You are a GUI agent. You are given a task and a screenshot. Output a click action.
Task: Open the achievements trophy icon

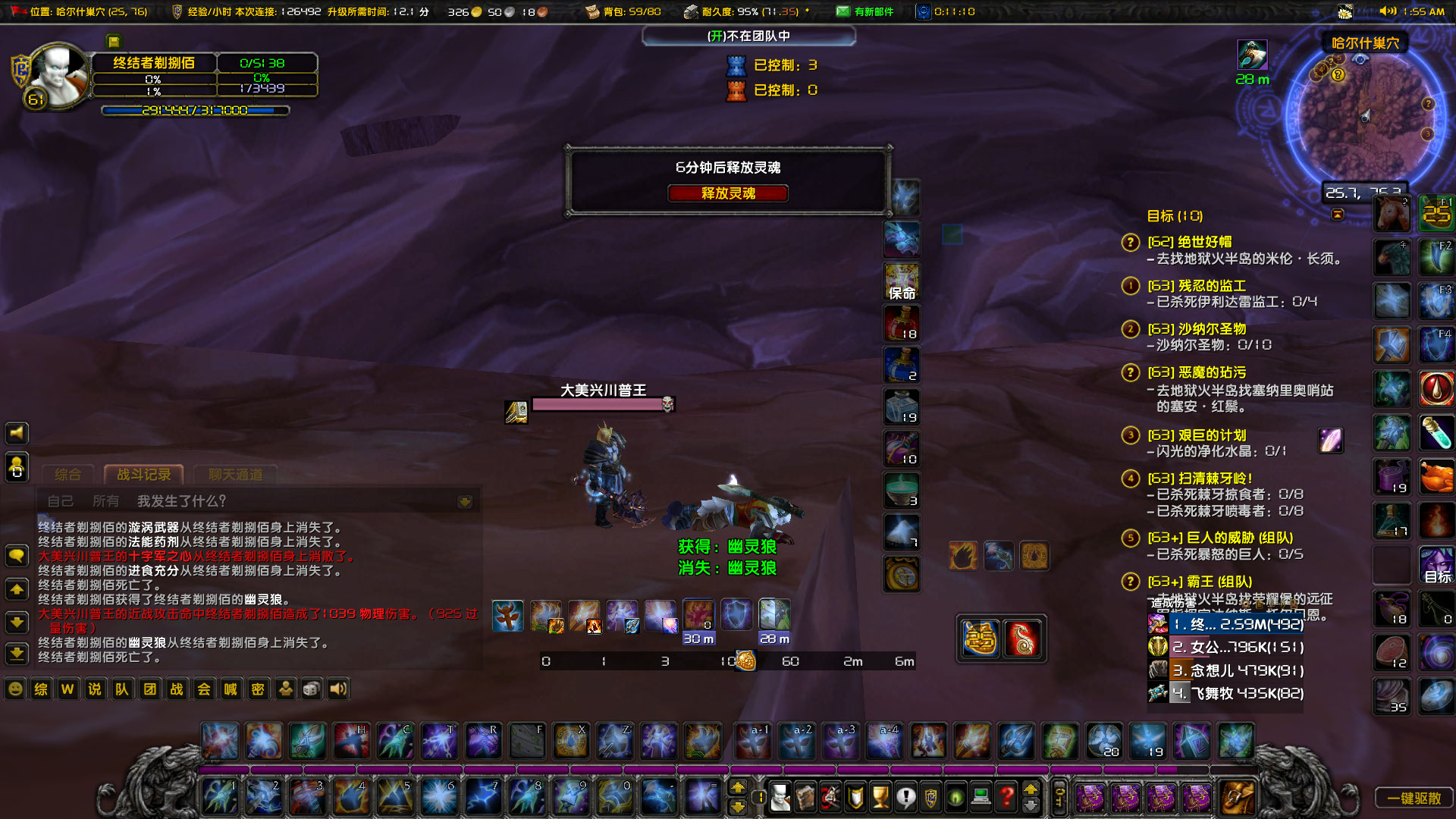pyautogui.click(x=880, y=798)
